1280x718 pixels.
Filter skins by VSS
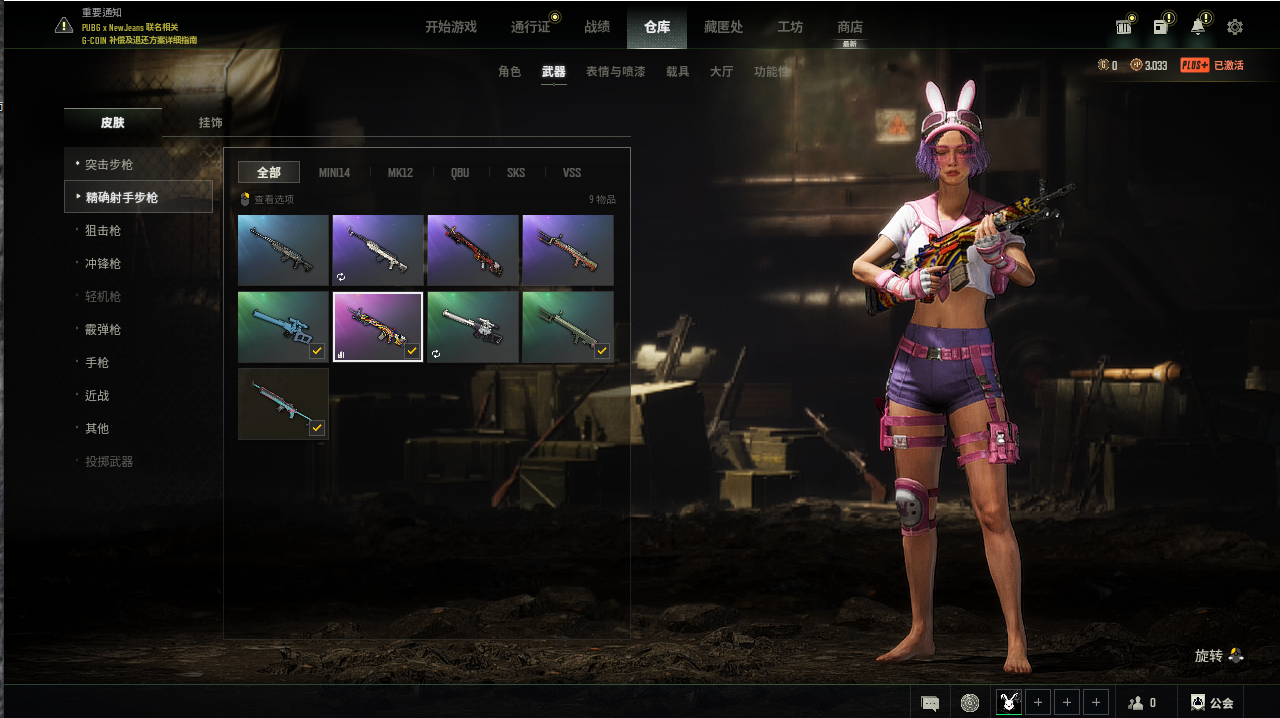pos(572,173)
